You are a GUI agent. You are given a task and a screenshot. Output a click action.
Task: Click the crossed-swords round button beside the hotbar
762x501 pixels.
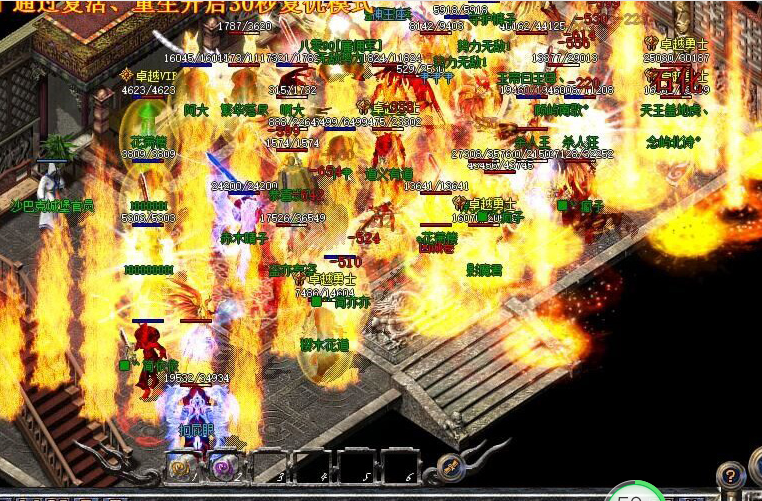point(449,465)
